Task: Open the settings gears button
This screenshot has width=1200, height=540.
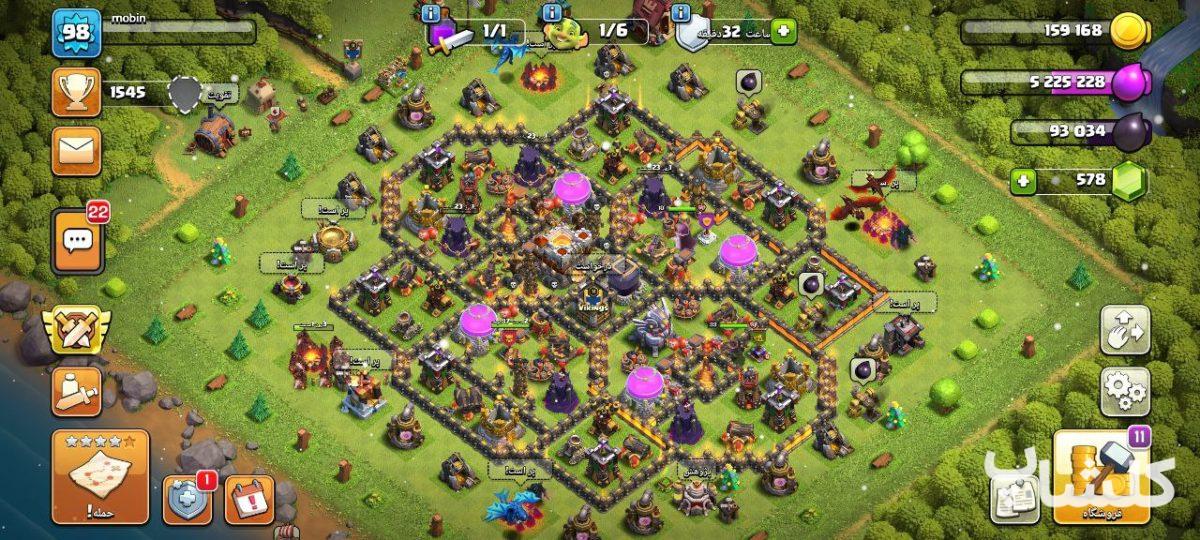Action: point(1125,391)
